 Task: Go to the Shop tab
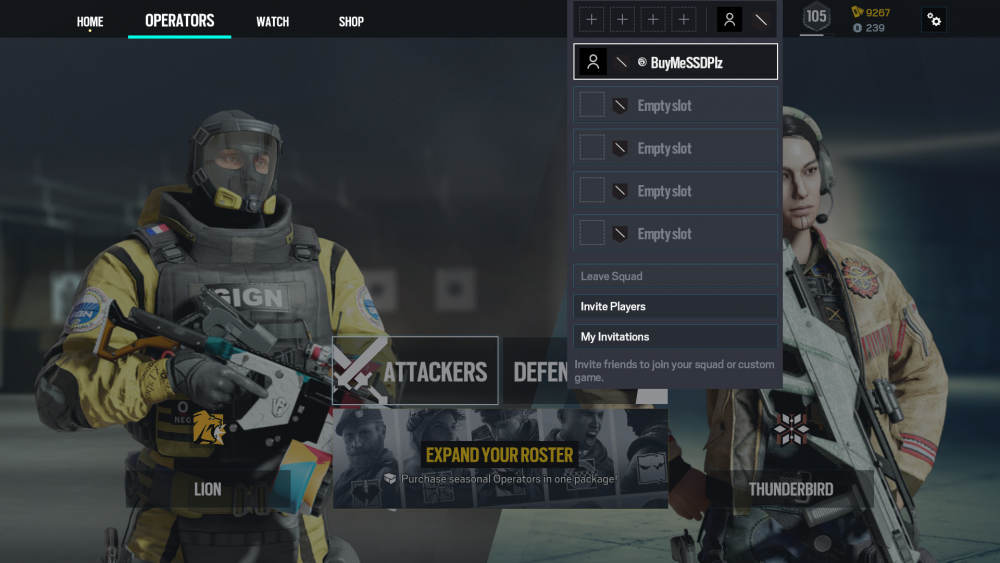coord(351,21)
